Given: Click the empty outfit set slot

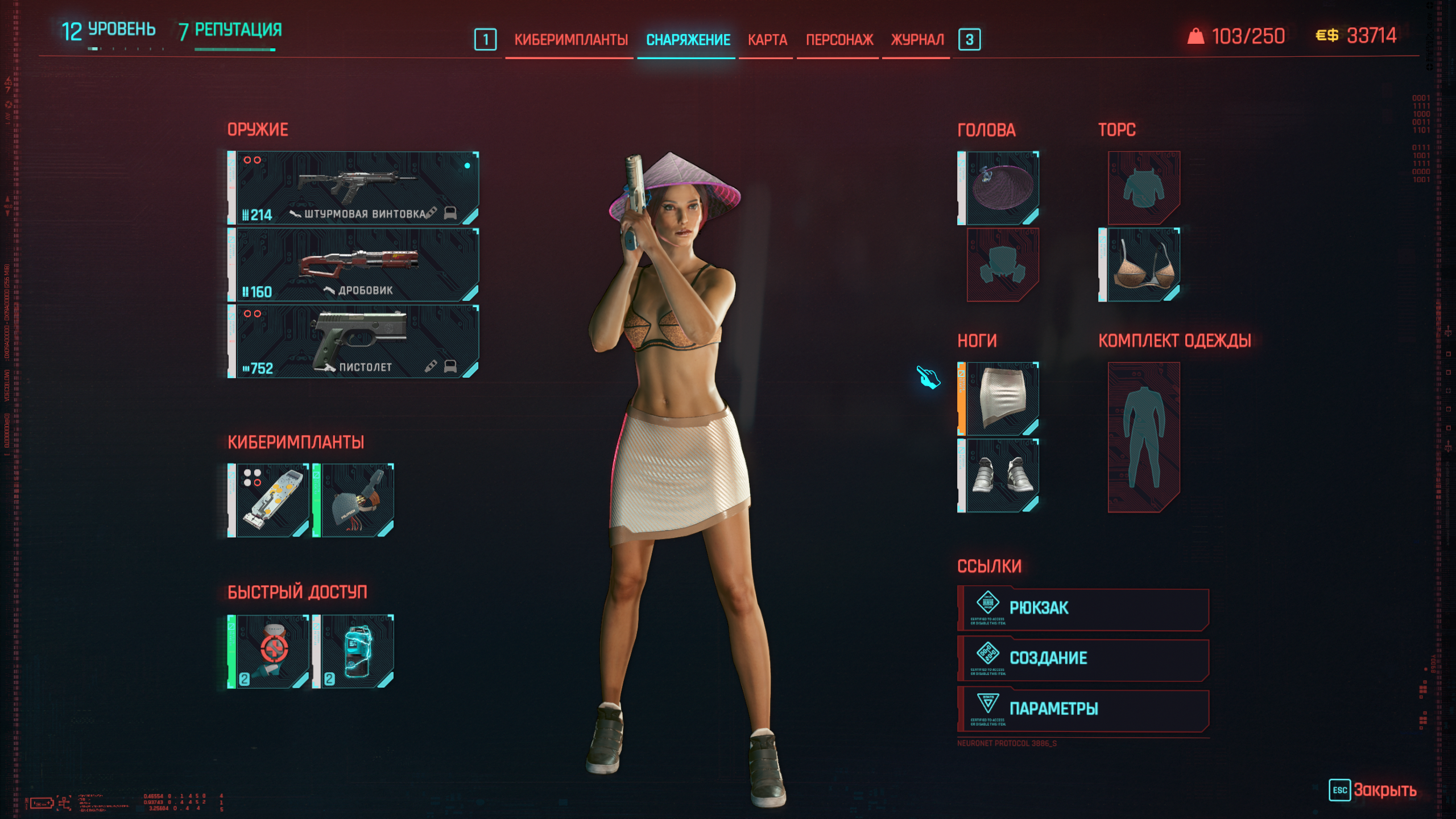Looking at the screenshot, I should [1143, 437].
